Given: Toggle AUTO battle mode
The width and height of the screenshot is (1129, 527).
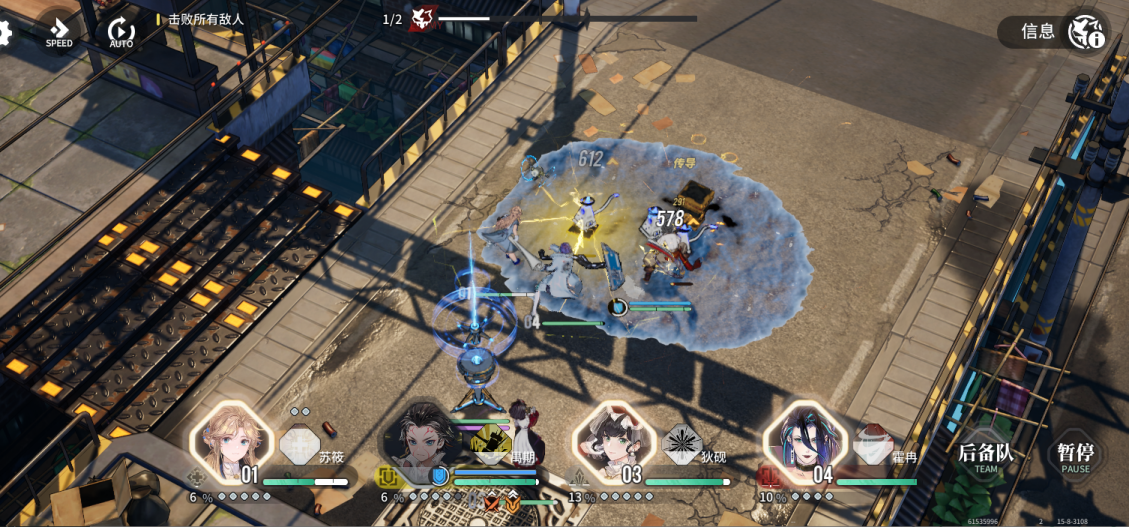Looking at the screenshot, I should (x=121, y=32).
